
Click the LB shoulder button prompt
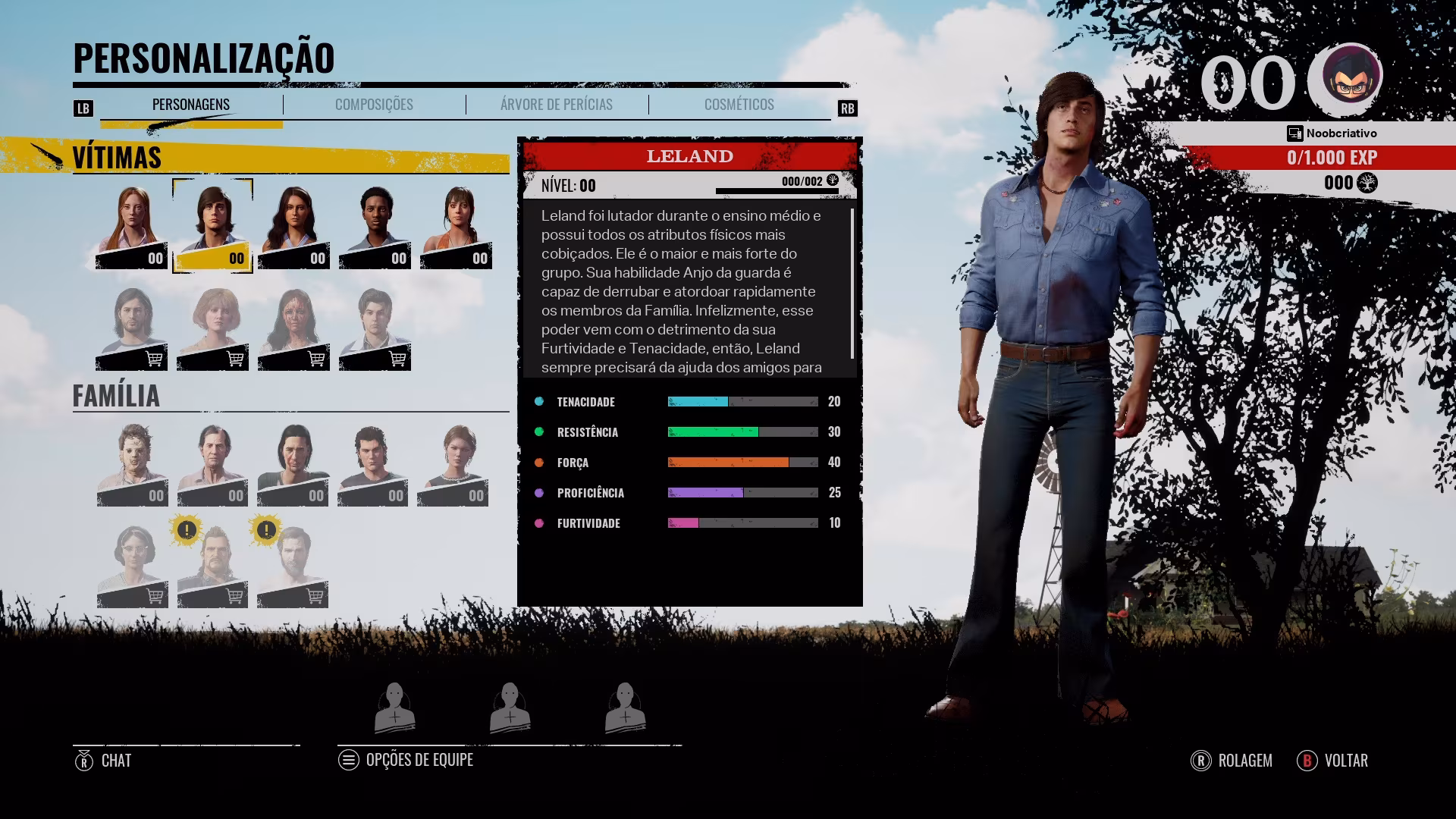[x=83, y=108]
